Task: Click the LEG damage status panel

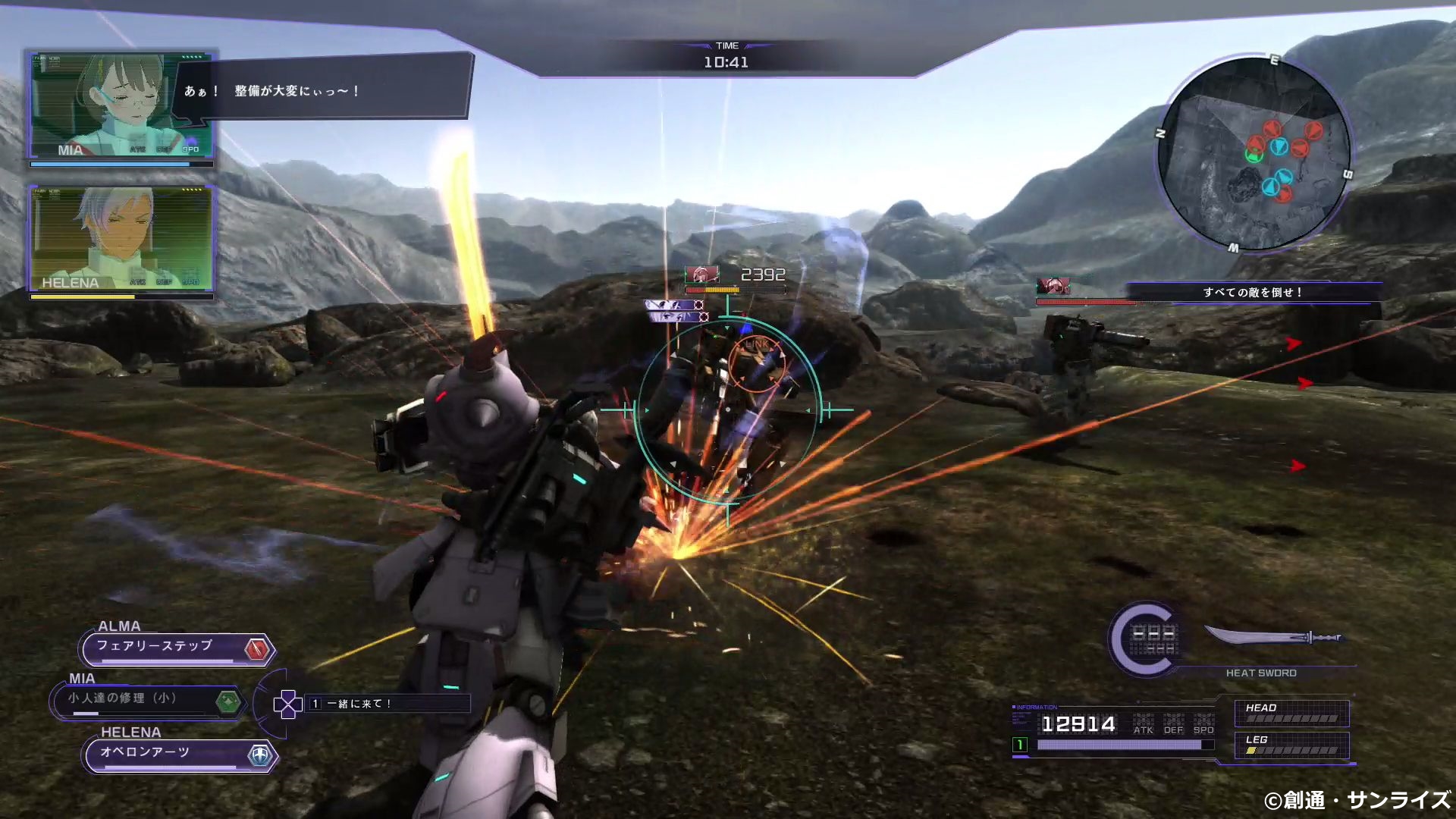Action: 1291,745
